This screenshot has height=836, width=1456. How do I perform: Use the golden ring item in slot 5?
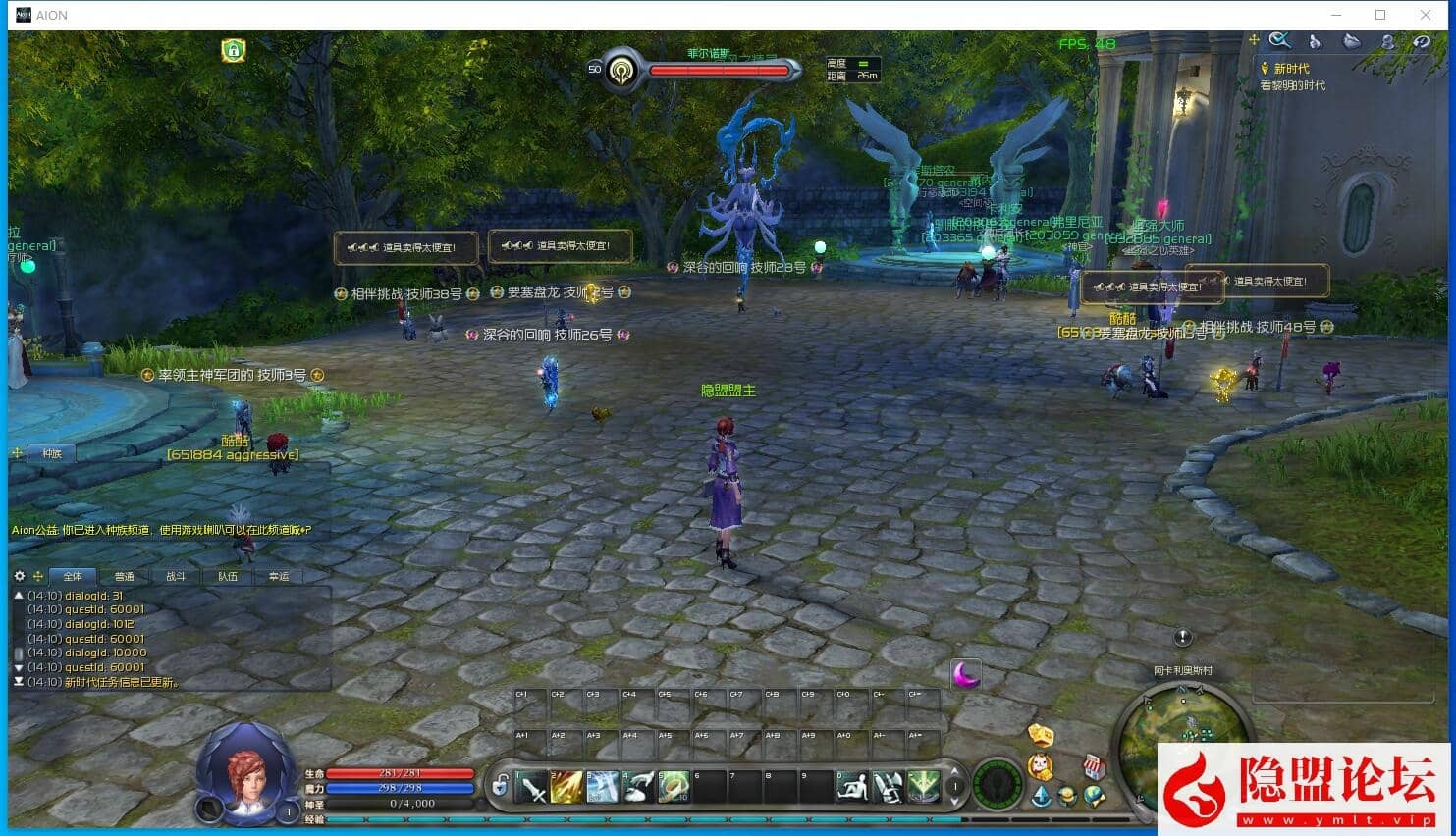point(674,787)
